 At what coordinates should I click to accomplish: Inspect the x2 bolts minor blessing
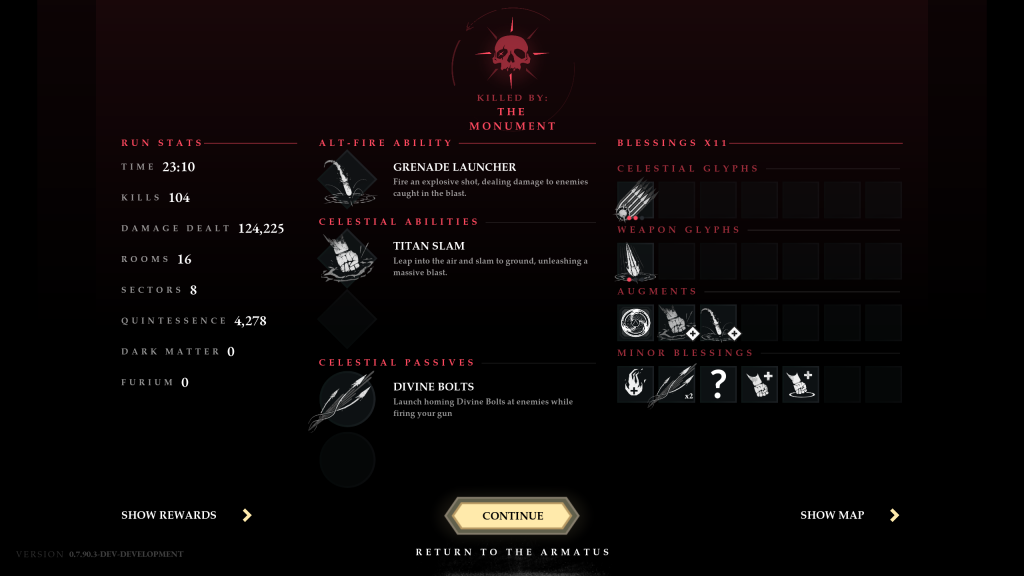coord(677,384)
